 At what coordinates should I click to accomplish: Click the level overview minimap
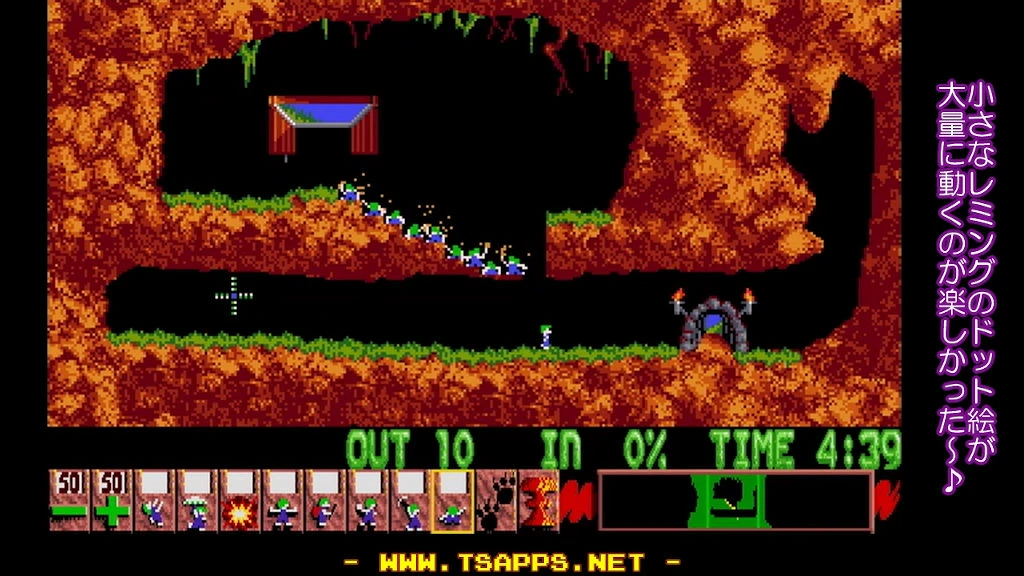tap(735, 501)
